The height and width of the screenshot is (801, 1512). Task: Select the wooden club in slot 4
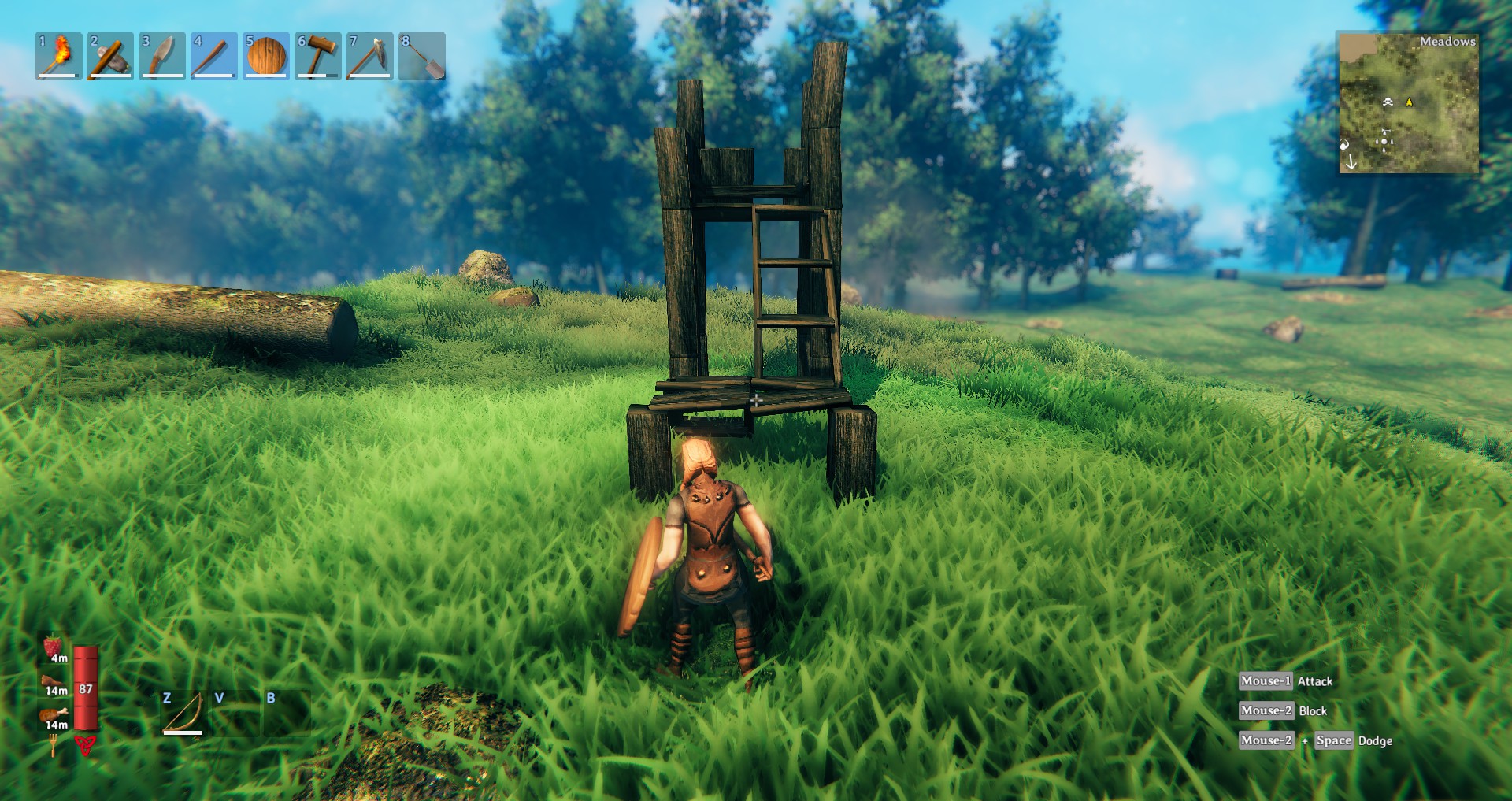pyautogui.click(x=214, y=56)
